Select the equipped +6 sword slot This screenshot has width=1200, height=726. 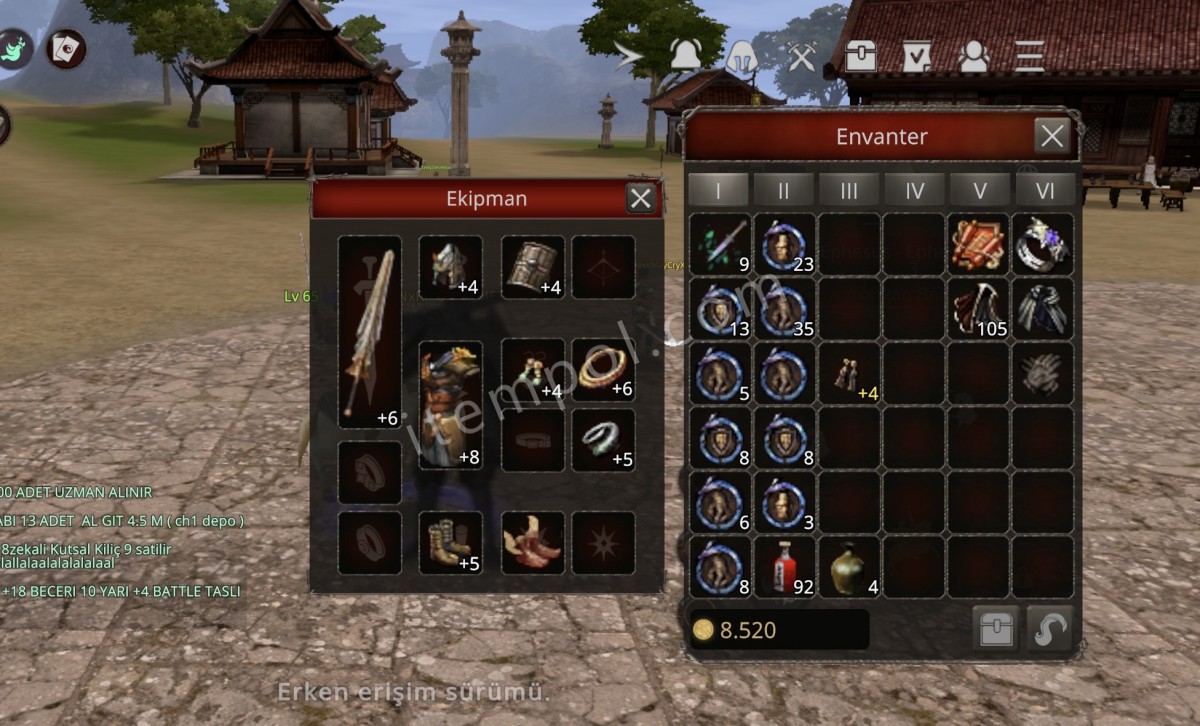point(370,332)
